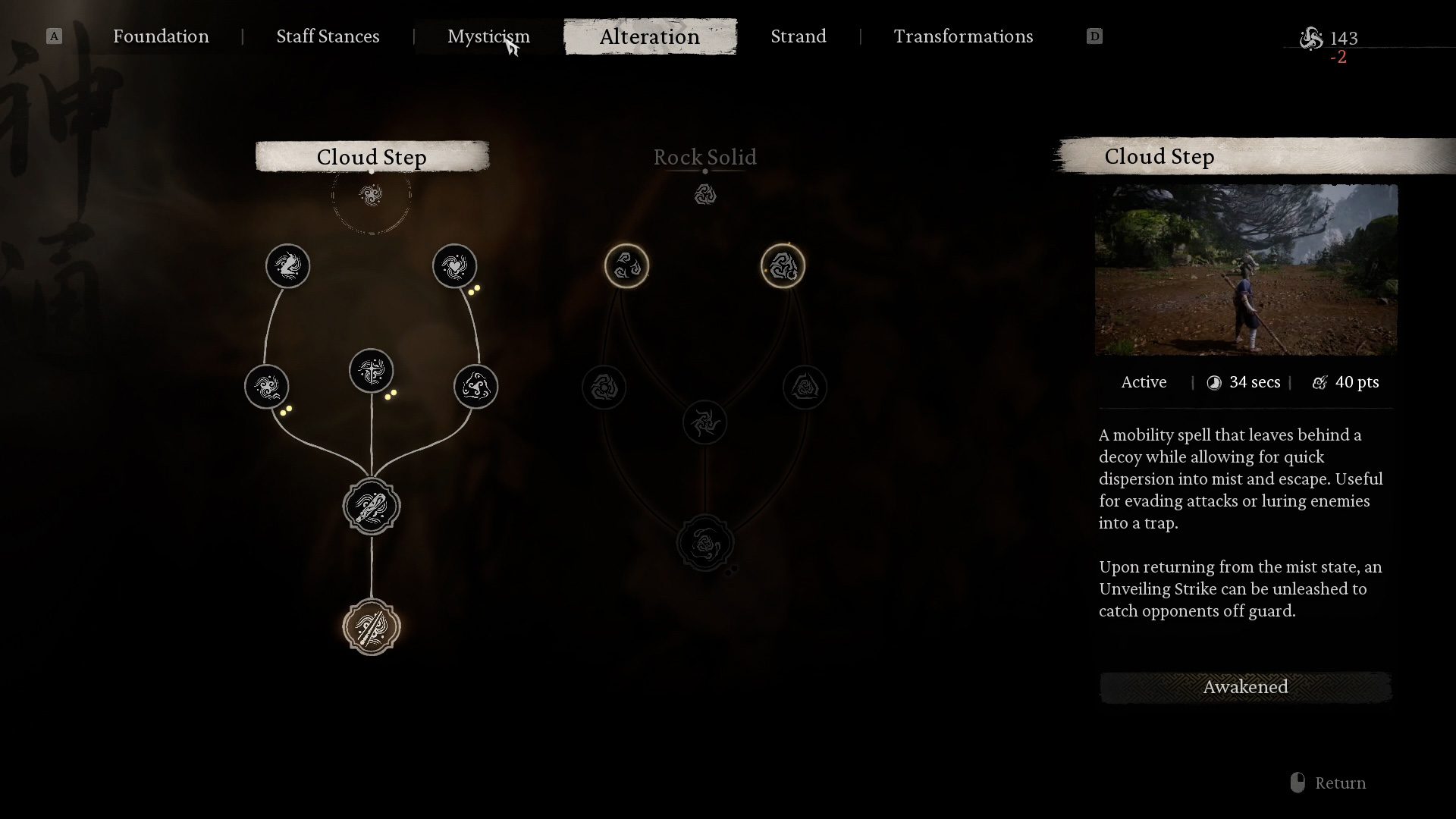Select the heart-swirl node in Cloud Step tree
The height and width of the screenshot is (819, 1456).
(455, 266)
